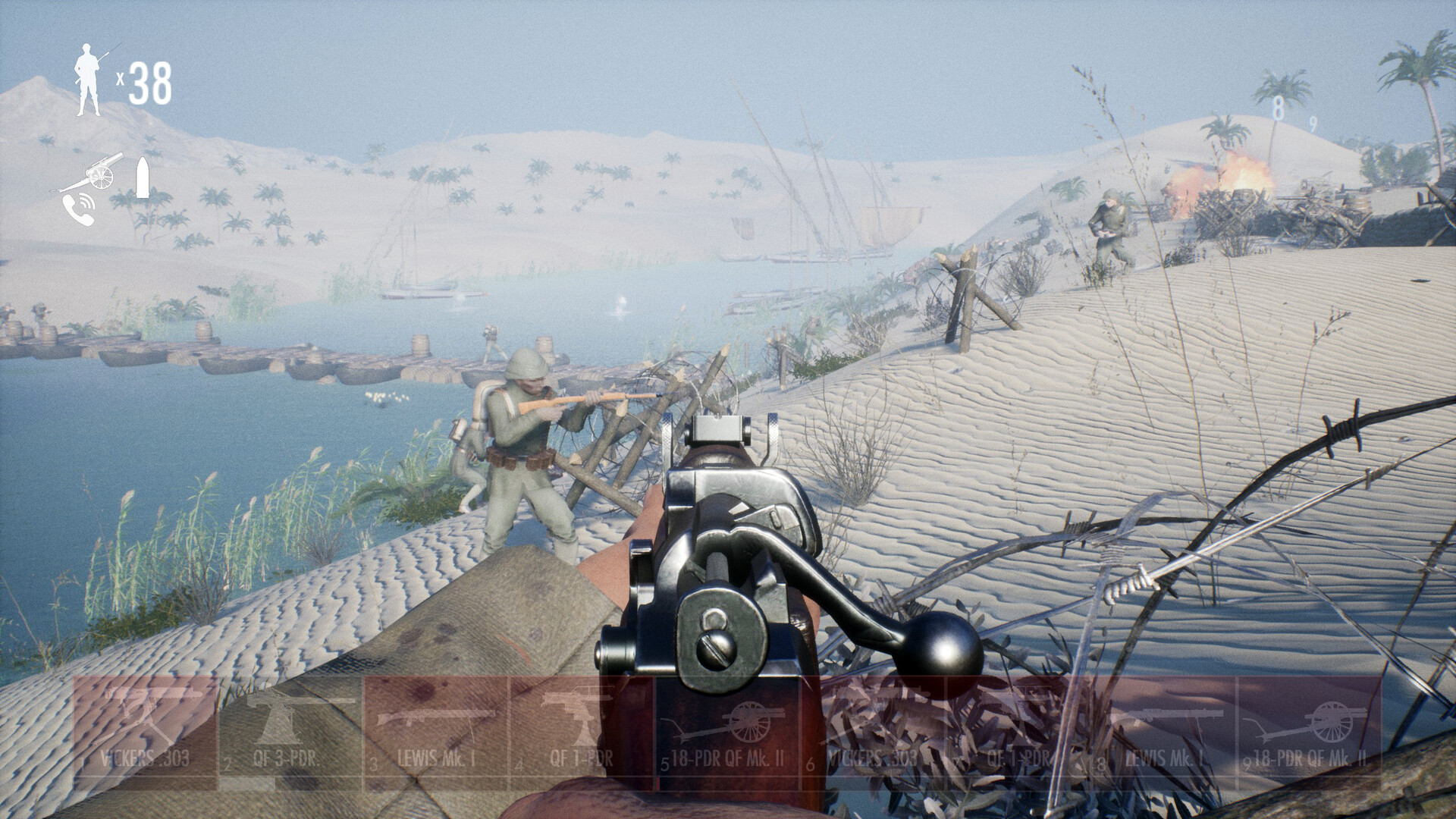Switch to Lewis Mk. I in slot 8
1456x819 pixels.
pos(1164,723)
